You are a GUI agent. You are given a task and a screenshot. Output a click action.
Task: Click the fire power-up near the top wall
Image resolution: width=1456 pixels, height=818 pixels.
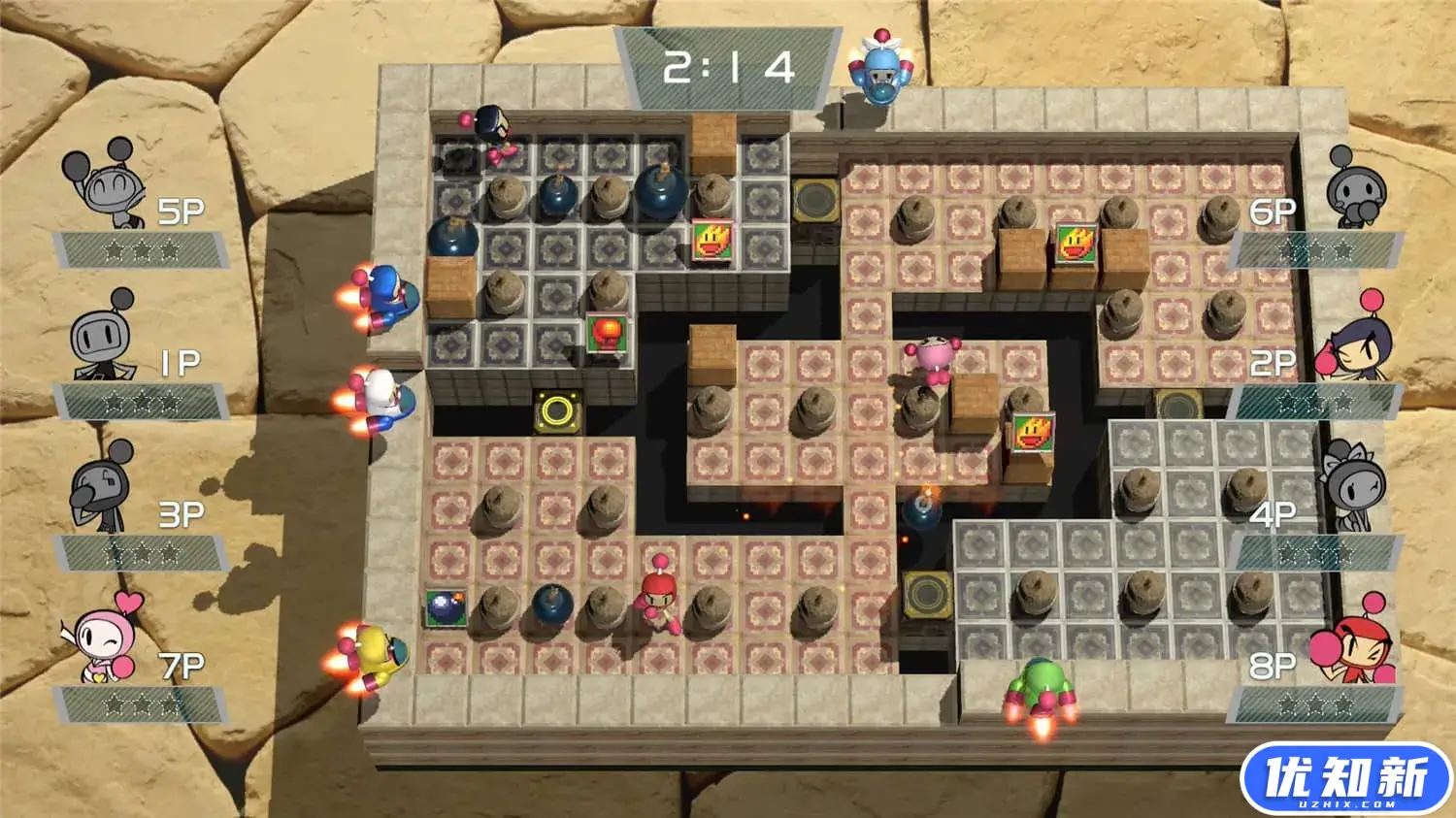713,243
